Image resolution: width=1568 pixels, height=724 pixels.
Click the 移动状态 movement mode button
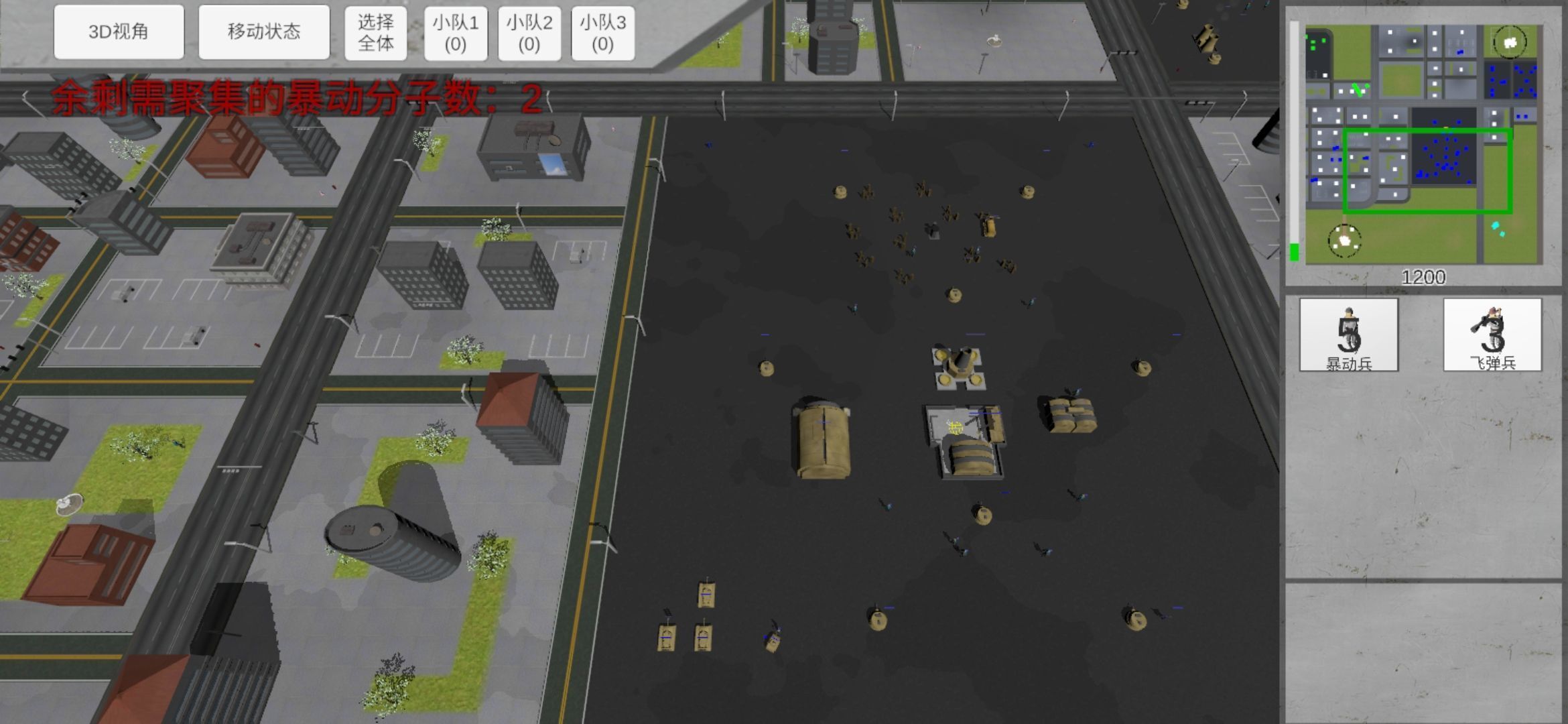264,32
